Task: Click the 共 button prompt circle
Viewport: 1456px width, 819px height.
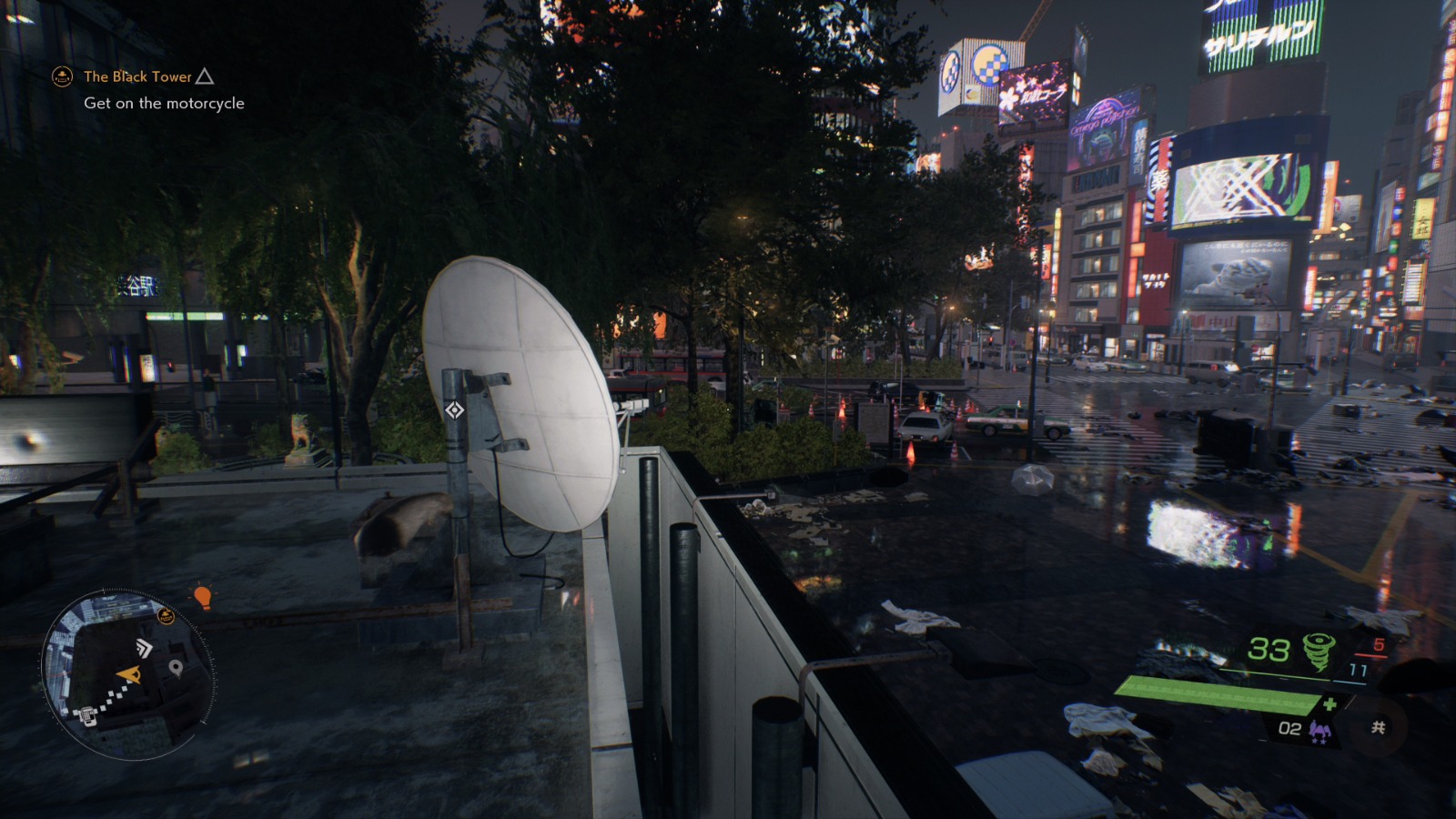Action: [x=1378, y=728]
